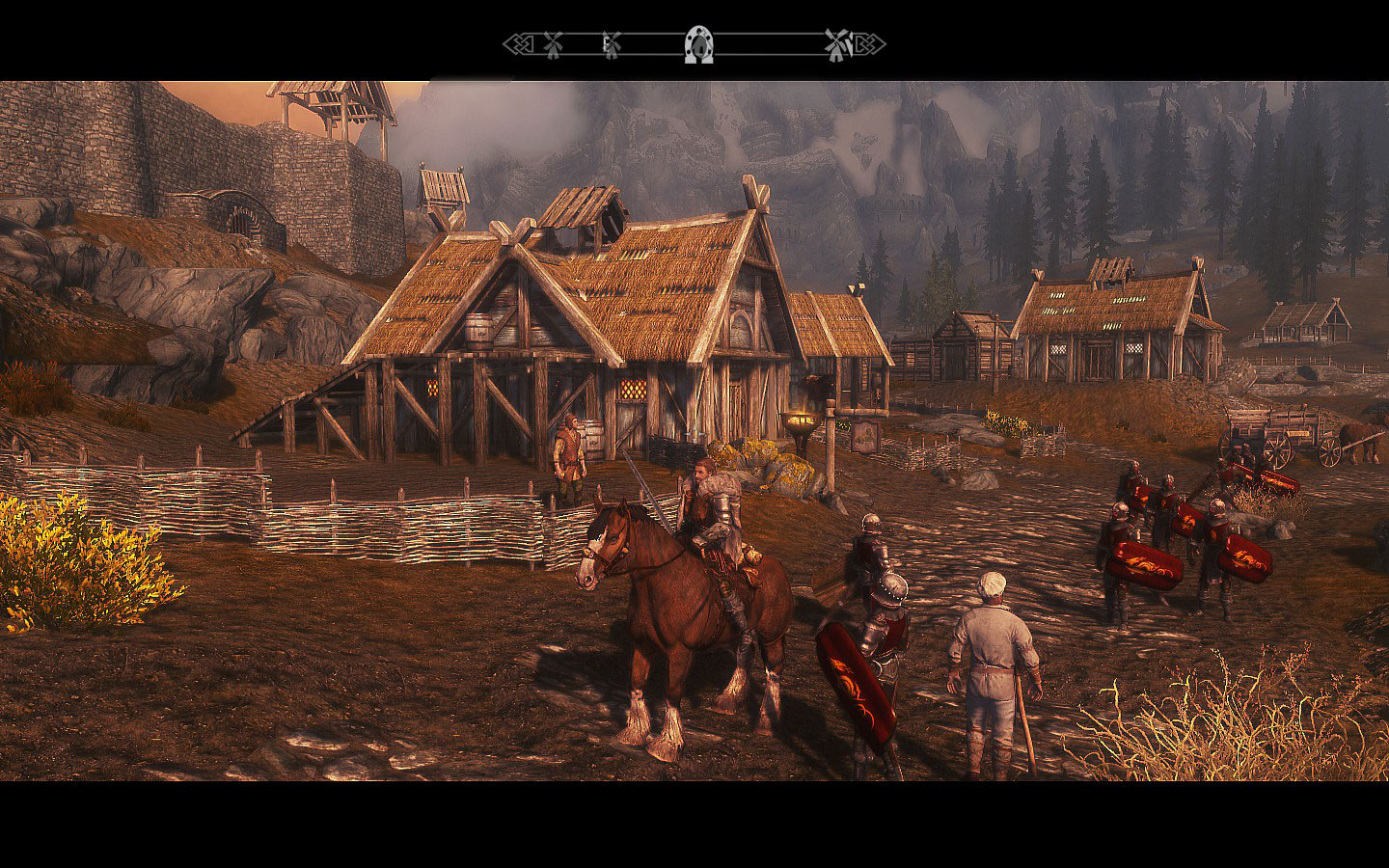Click the rightmost windmill marker on the compass
This screenshot has height=868, width=1389.
835,43
